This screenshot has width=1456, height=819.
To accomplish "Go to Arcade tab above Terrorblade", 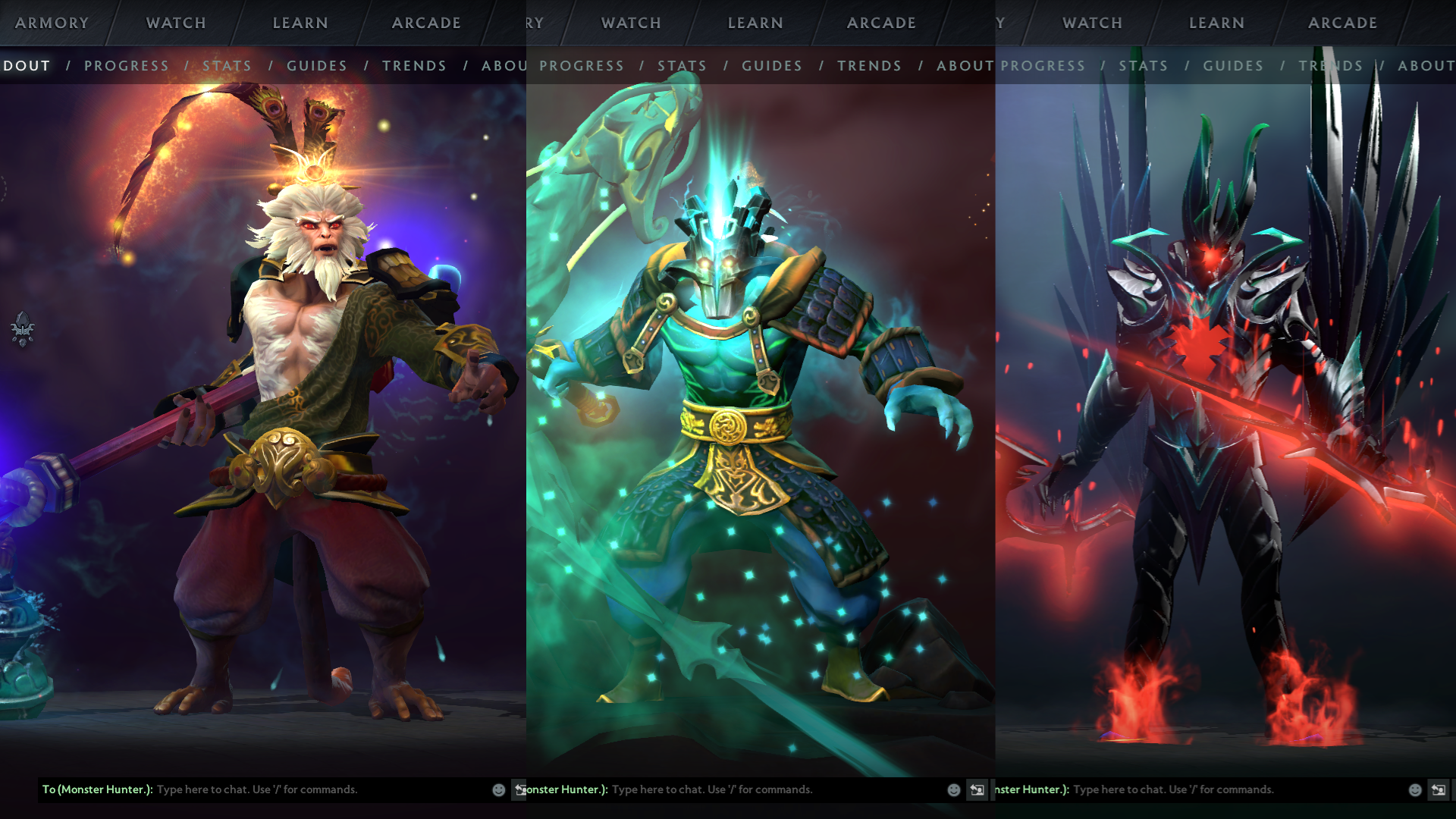I will click(x=1342, y=23).
